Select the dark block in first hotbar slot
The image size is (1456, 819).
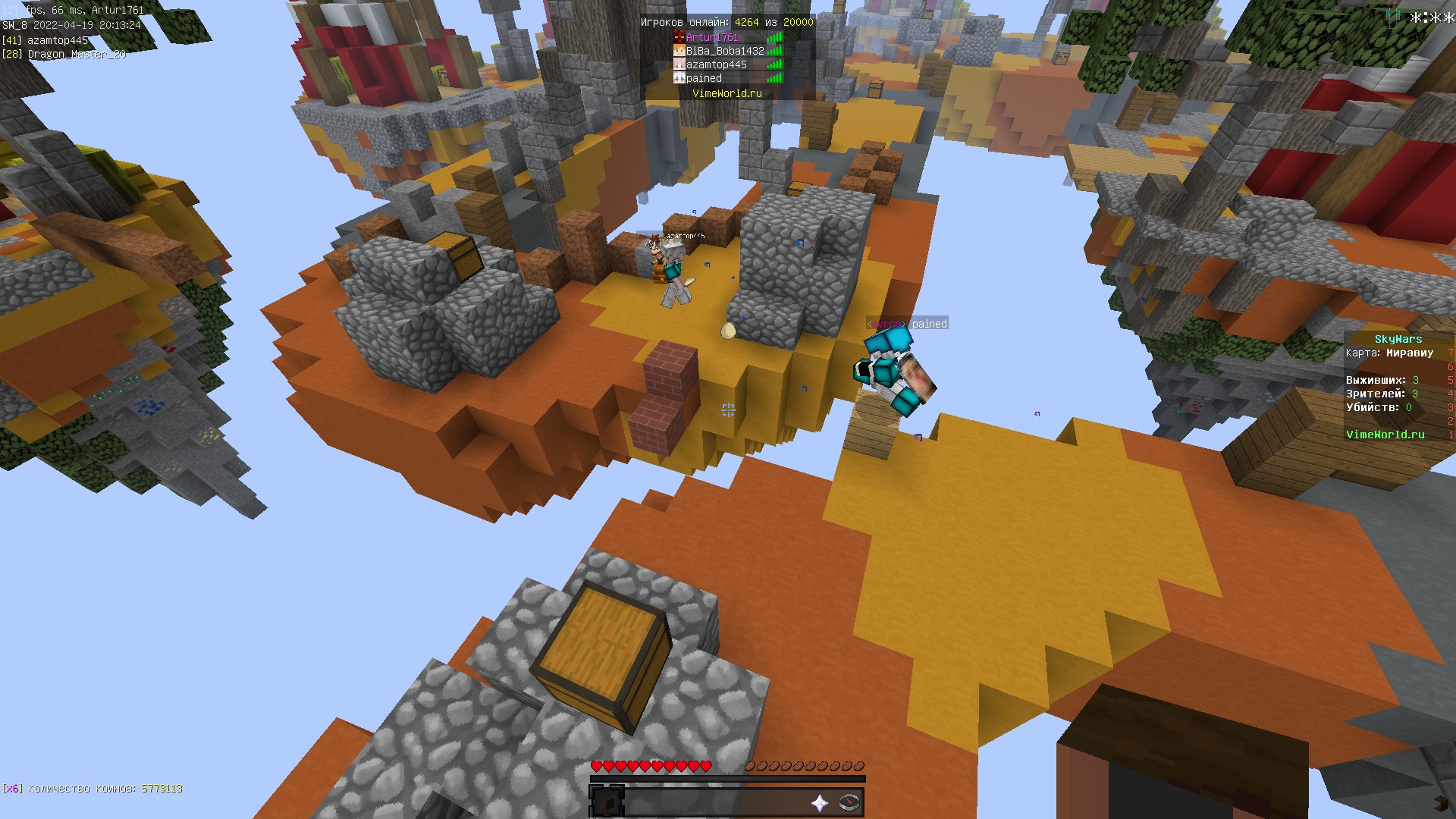[x=607, y=802]
